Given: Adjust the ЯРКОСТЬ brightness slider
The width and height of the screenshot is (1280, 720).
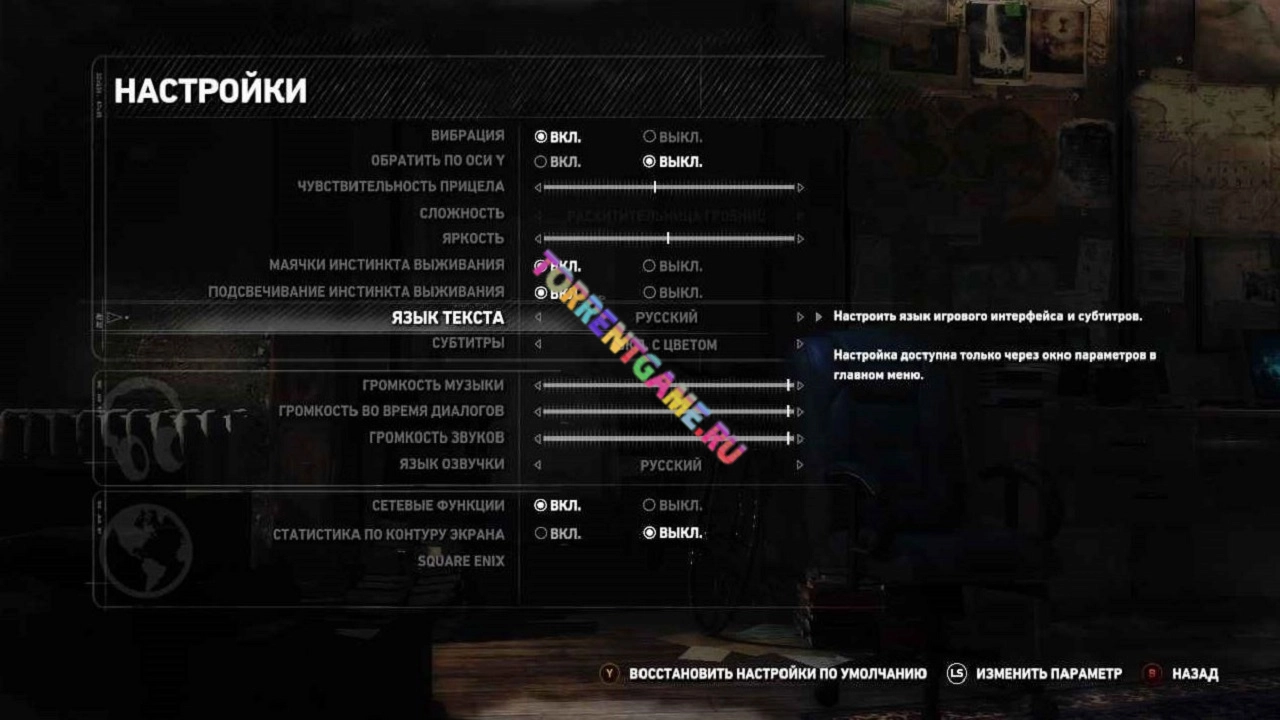Looking at the screenshot, I should click(x=668, y=239).
